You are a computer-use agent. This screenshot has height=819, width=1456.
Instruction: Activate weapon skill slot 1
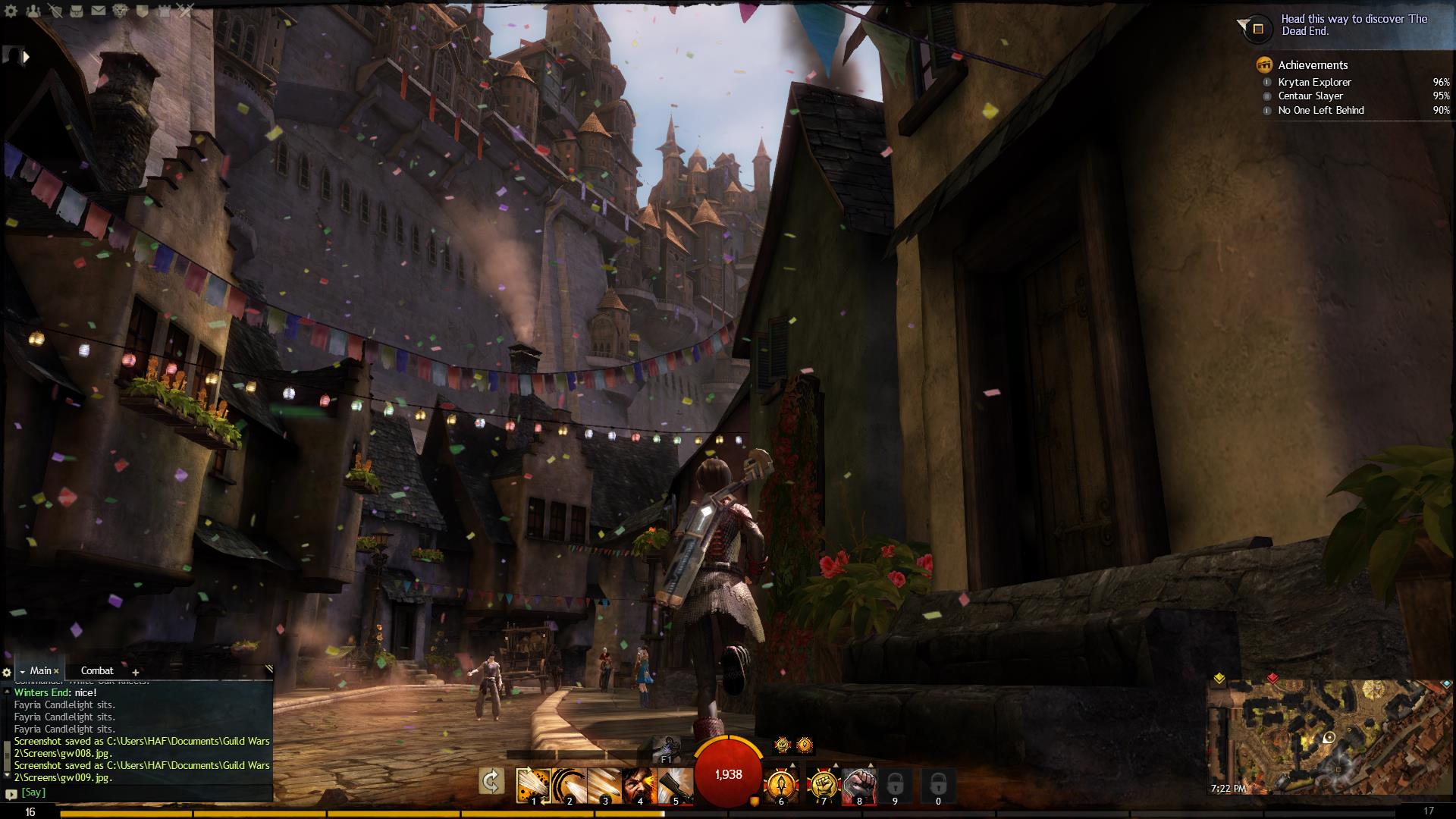[x=533, y=785]
